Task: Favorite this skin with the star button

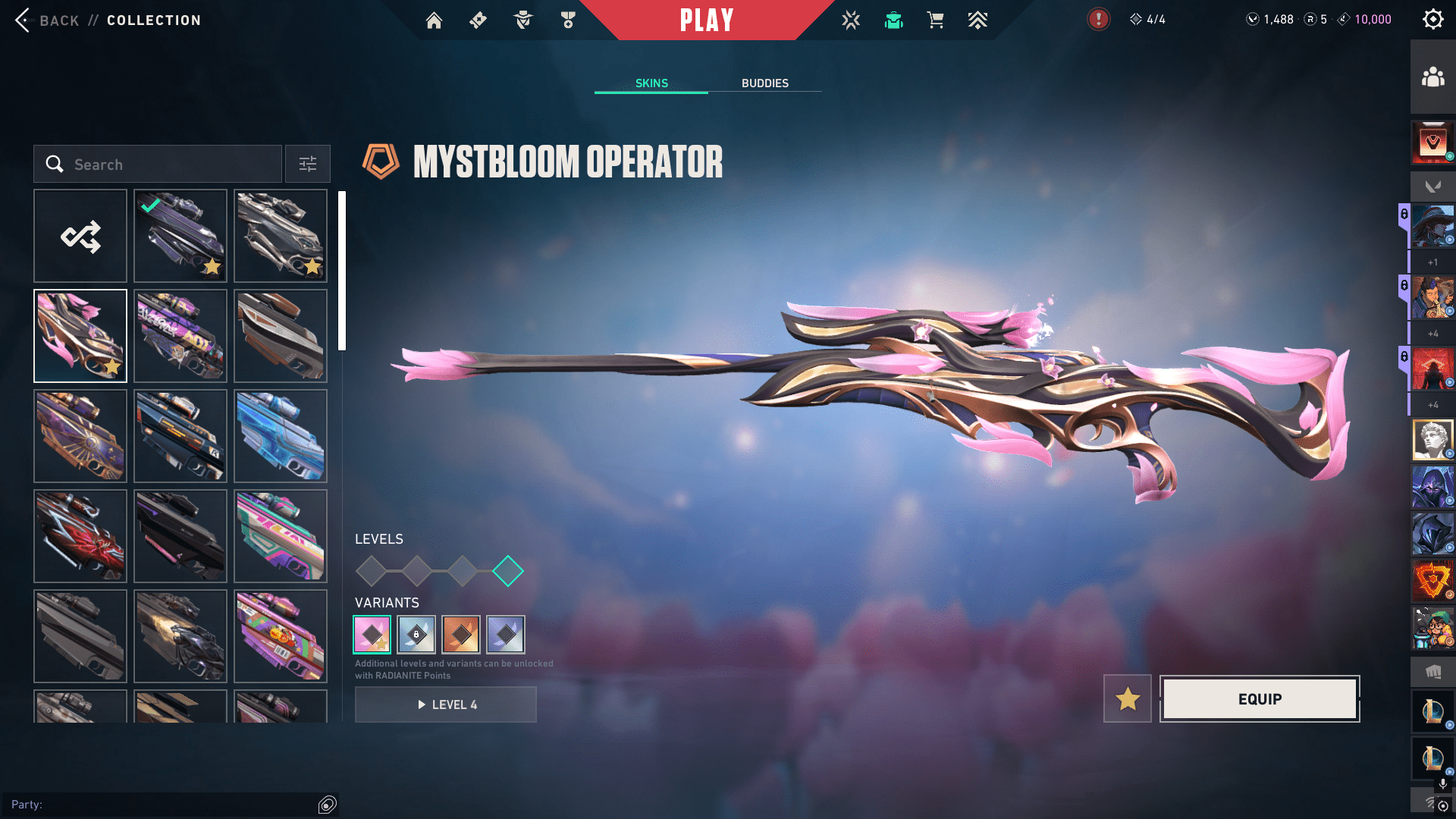Action: [1128, 698]
